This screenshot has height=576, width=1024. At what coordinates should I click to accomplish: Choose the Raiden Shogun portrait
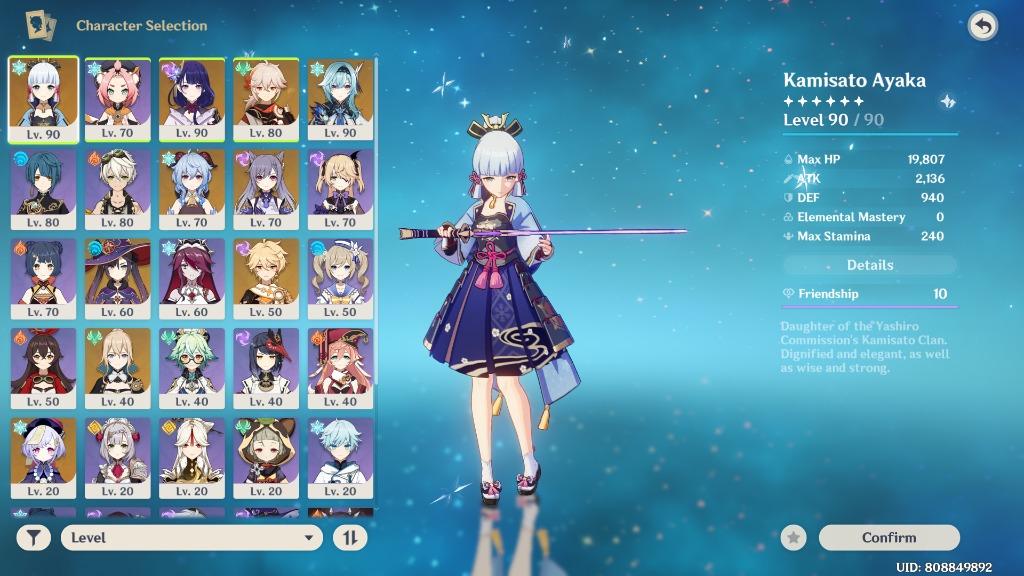(x=192, y=99)
